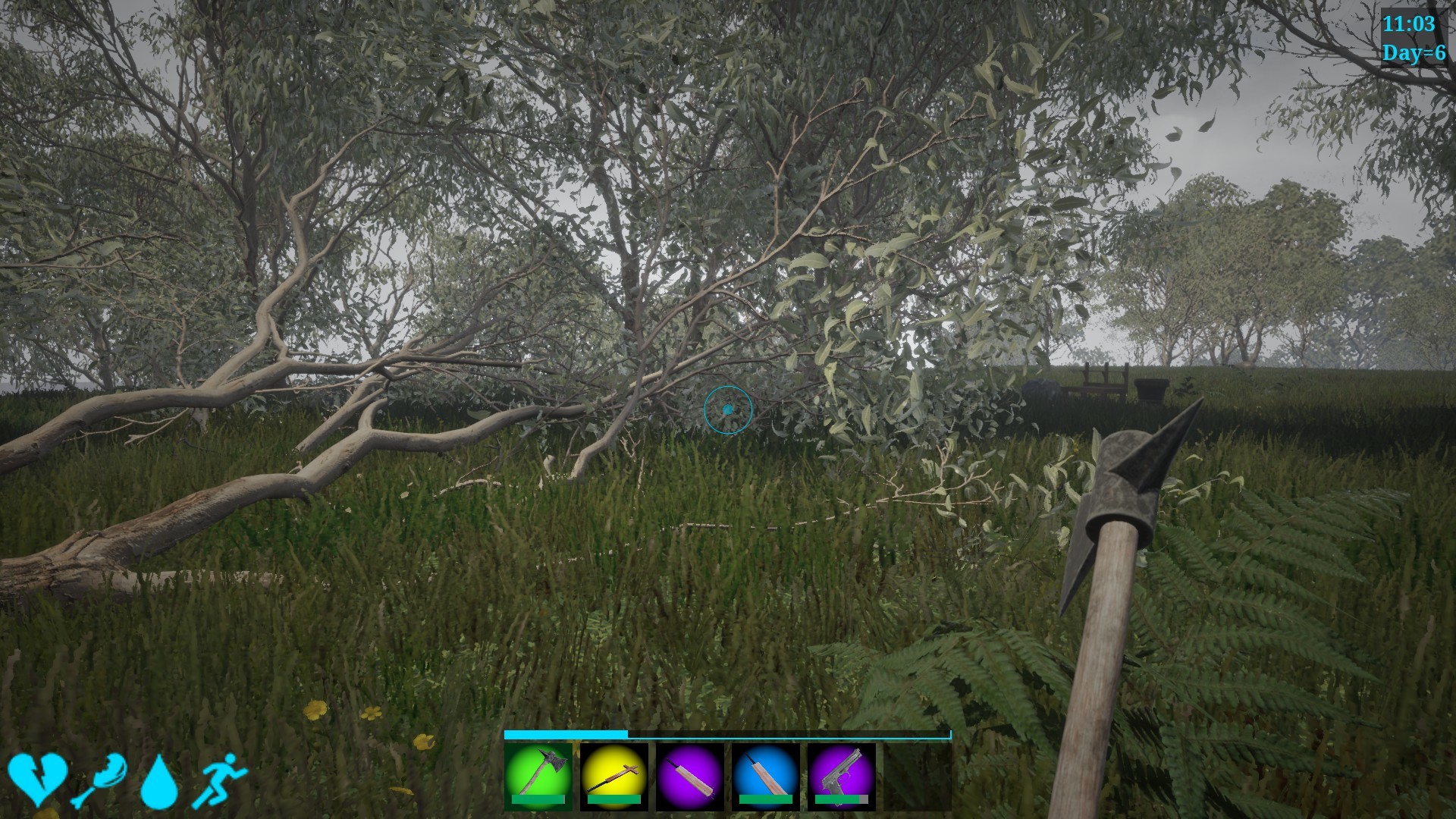This screenshot has height=819, width=1456.
Task: Click the Day=6 counter label
Action: (x=1412, y=53)
